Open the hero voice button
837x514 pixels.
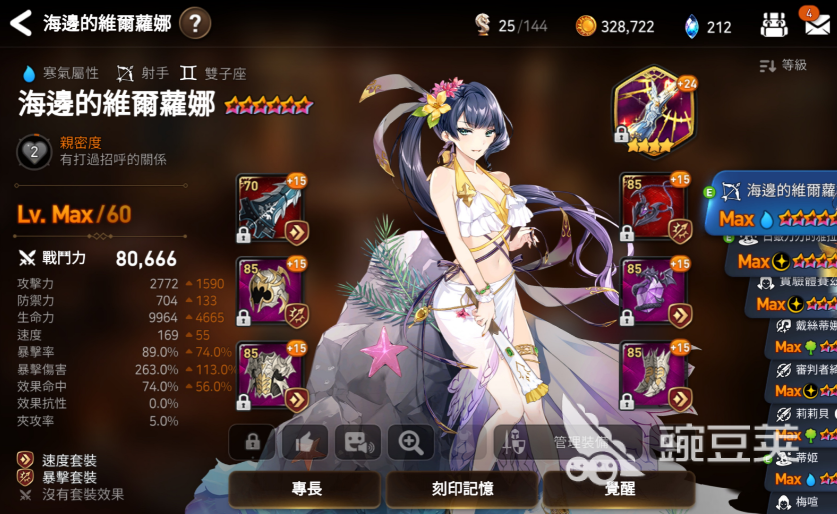[x=356, y=441]
